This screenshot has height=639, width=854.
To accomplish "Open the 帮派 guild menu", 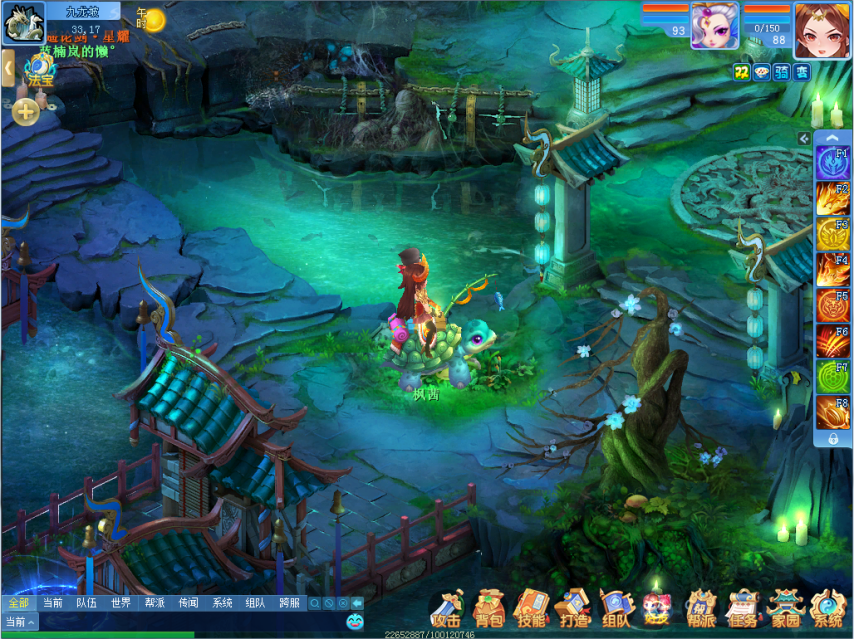I will point(701,608).
